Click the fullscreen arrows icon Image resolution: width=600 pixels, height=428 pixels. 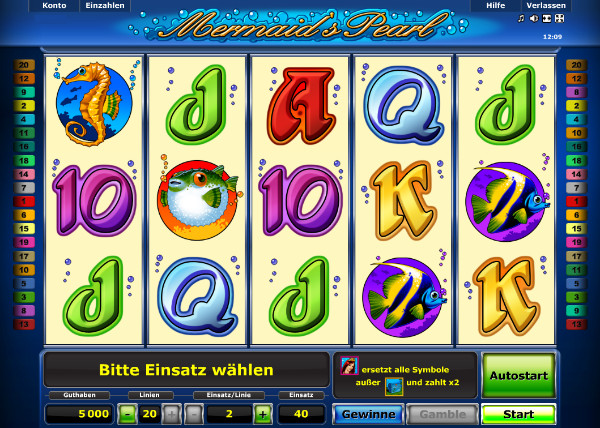559,18
